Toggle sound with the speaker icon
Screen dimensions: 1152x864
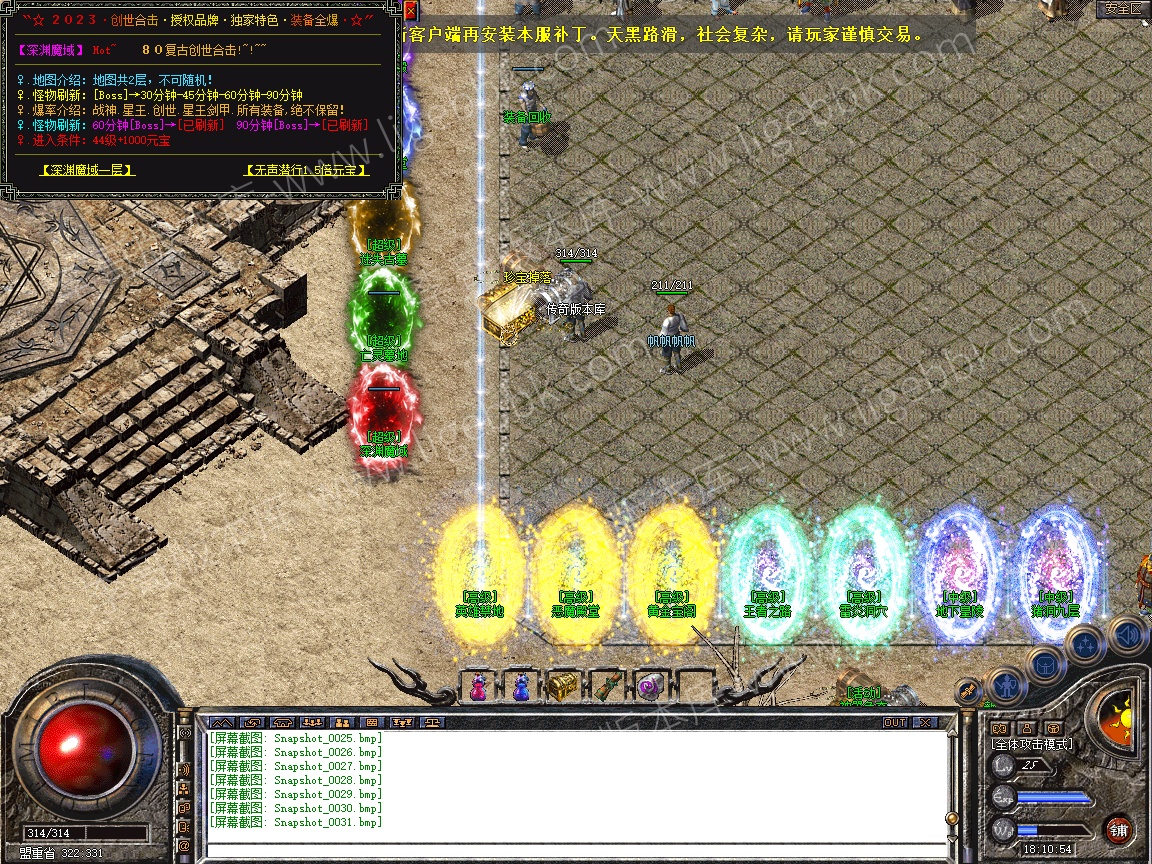(x=1127, y=634)
